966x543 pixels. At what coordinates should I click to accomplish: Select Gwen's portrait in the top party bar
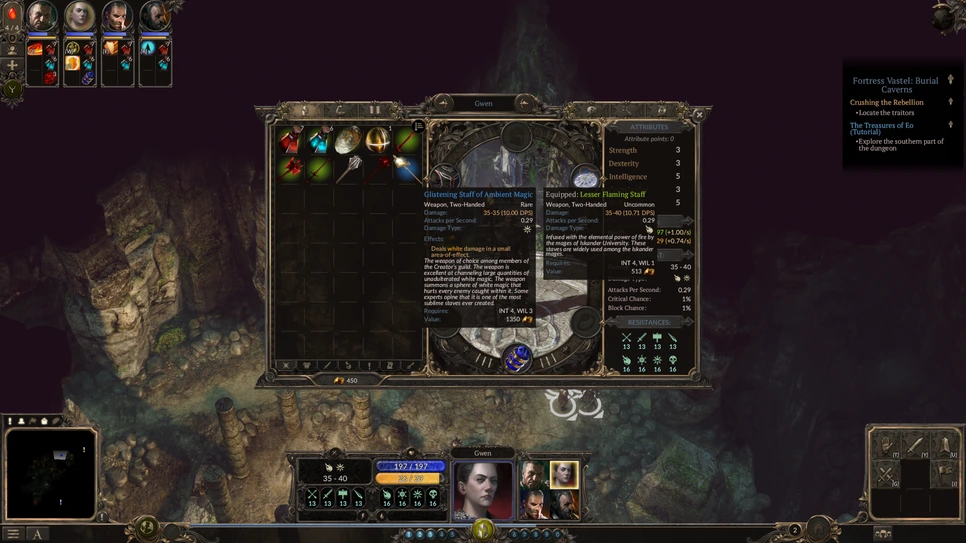(79, 16)
